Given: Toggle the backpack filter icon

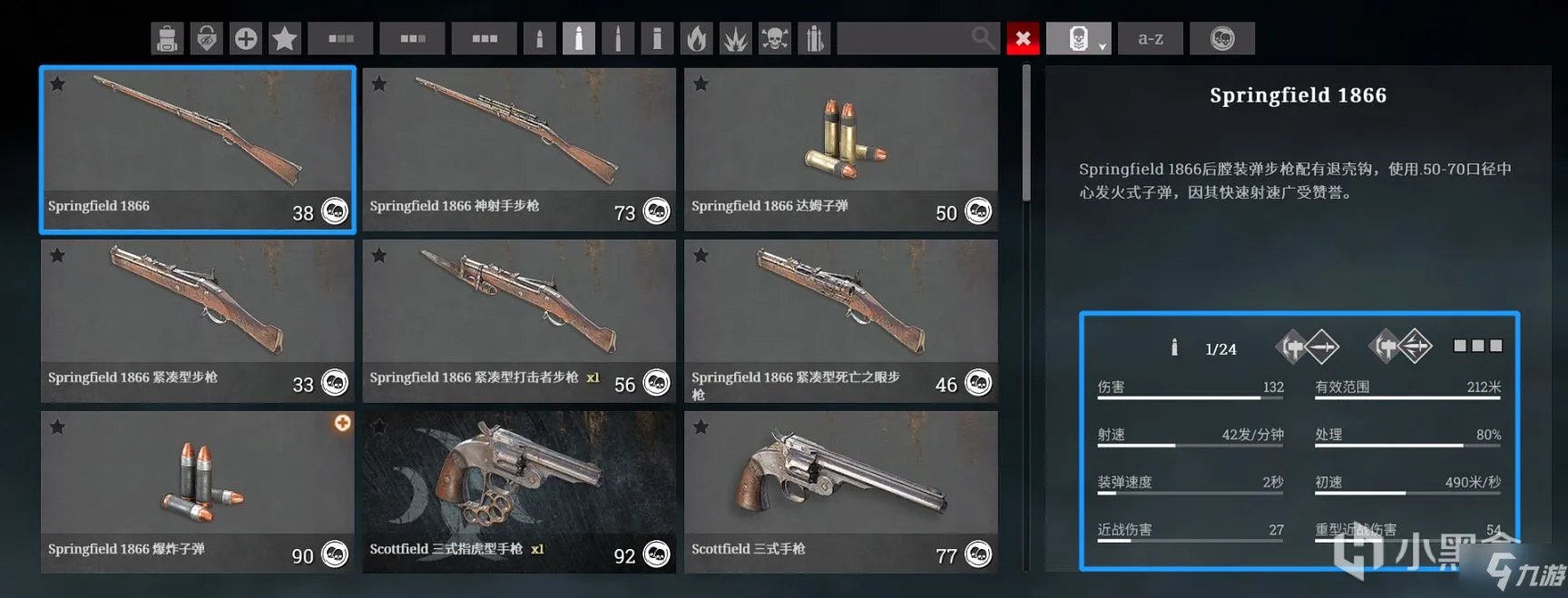Looking at the screenshot, I should [x=167, y=38].
